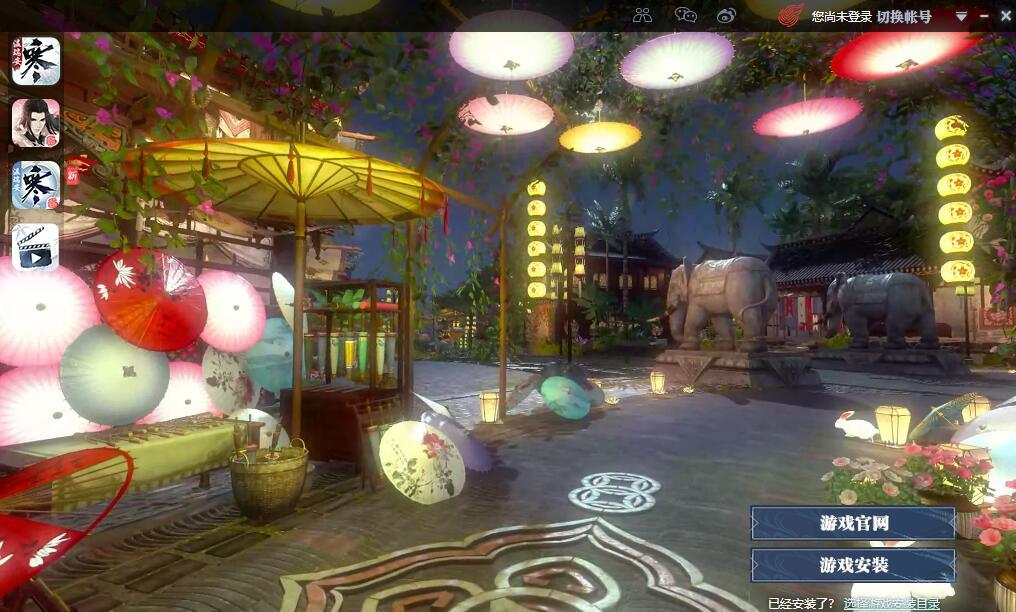The width and height of the screenshot is (1016, 612).
Task: Click the red NetEase logo
Action: (x=790, y=16)
